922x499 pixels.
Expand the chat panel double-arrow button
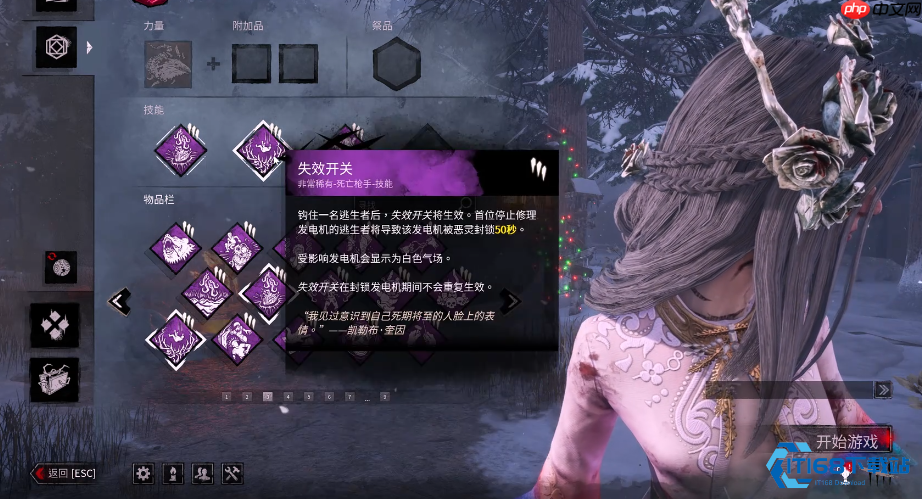pos(882,389)
